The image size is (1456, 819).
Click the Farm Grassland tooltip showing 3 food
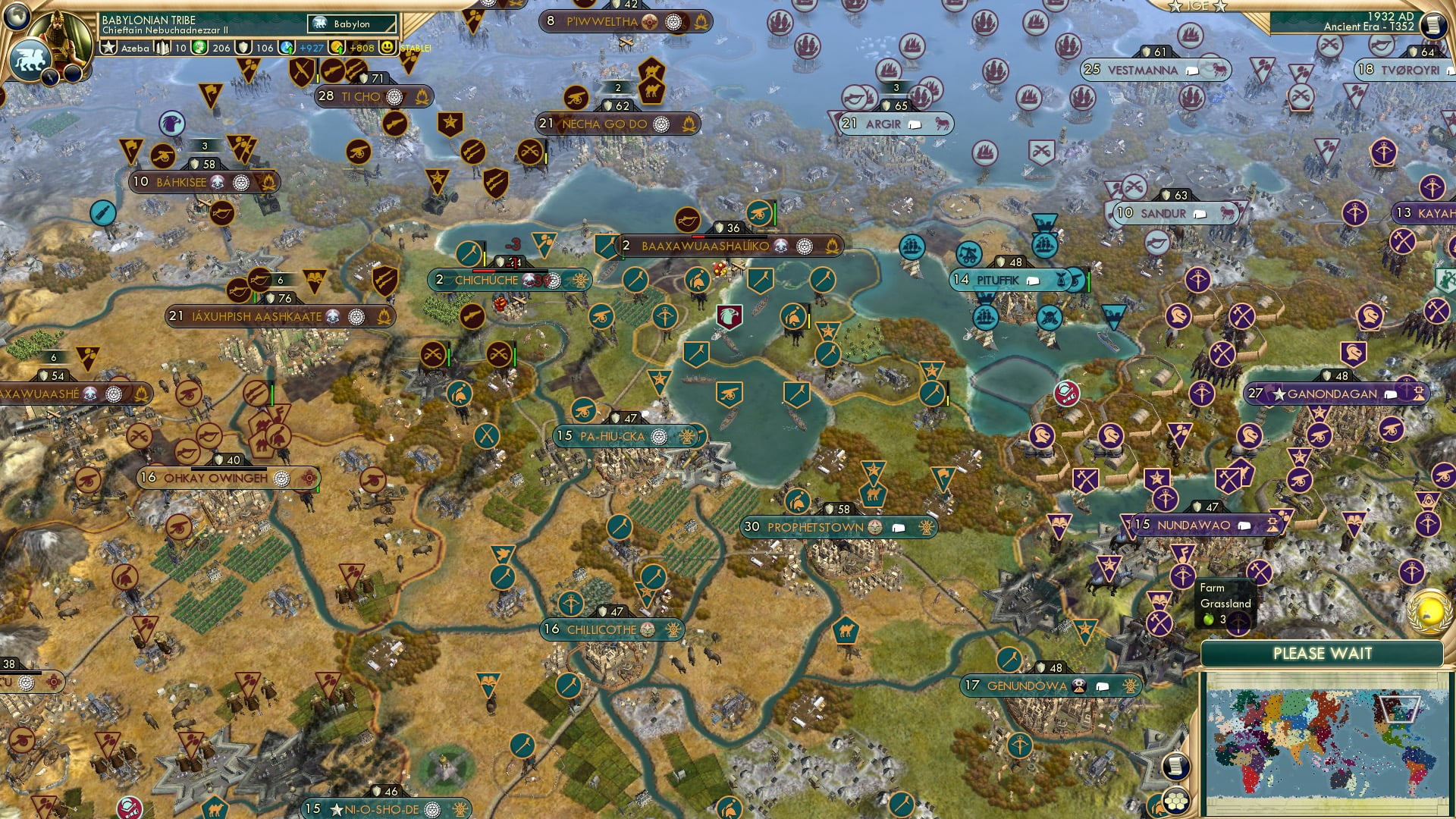tap(1225, 603)
